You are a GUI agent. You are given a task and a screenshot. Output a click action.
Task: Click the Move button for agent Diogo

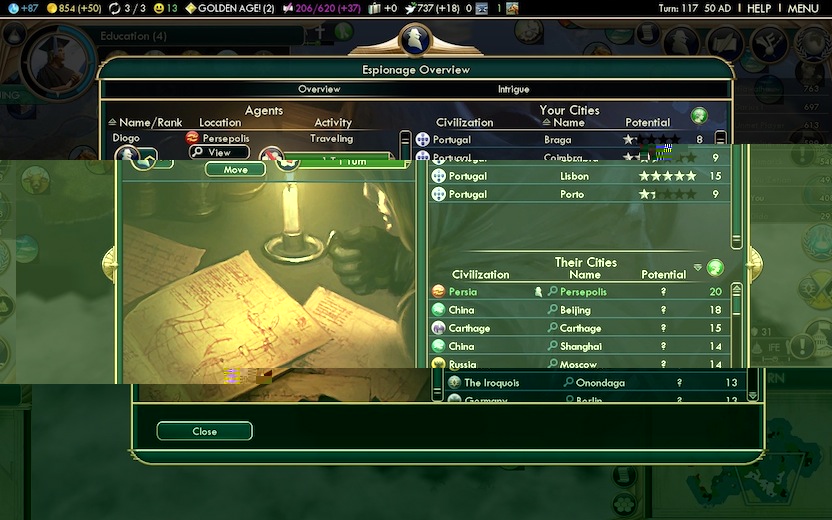pos(235,170)
